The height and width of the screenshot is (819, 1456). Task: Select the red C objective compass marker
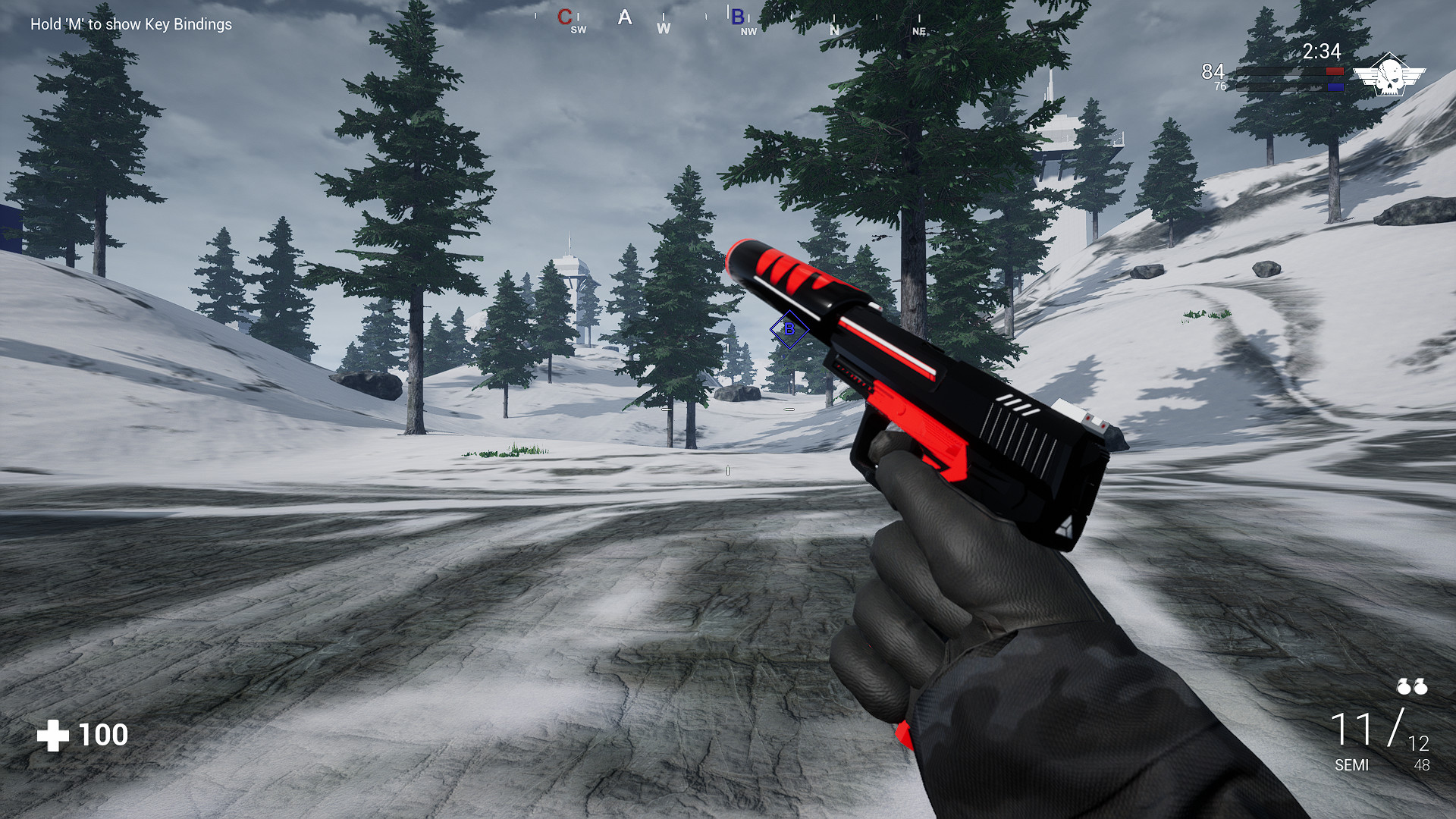coord(564,17)
